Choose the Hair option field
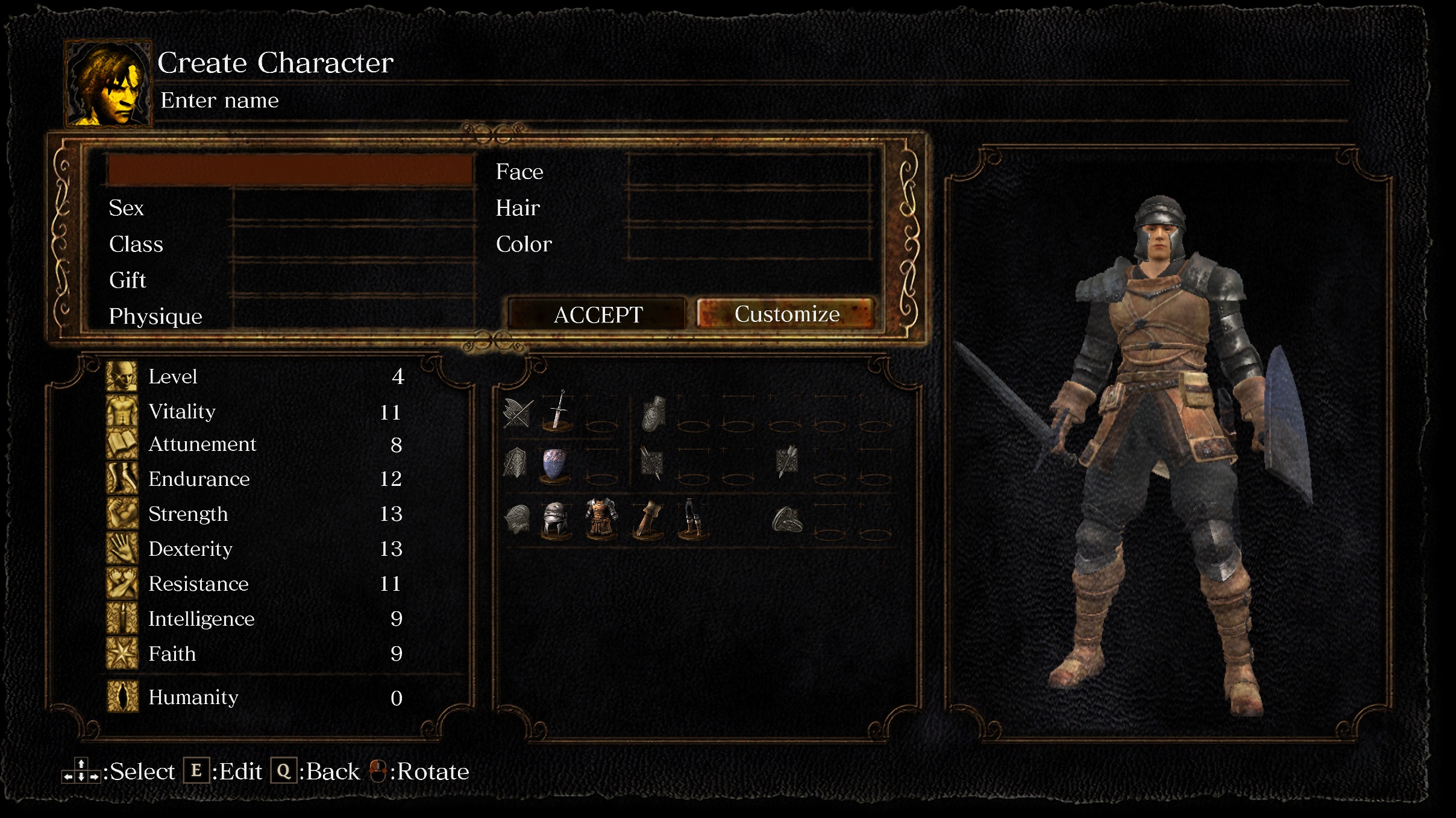The height and width of the screenshot is (818, 1456). coord(749,207)
